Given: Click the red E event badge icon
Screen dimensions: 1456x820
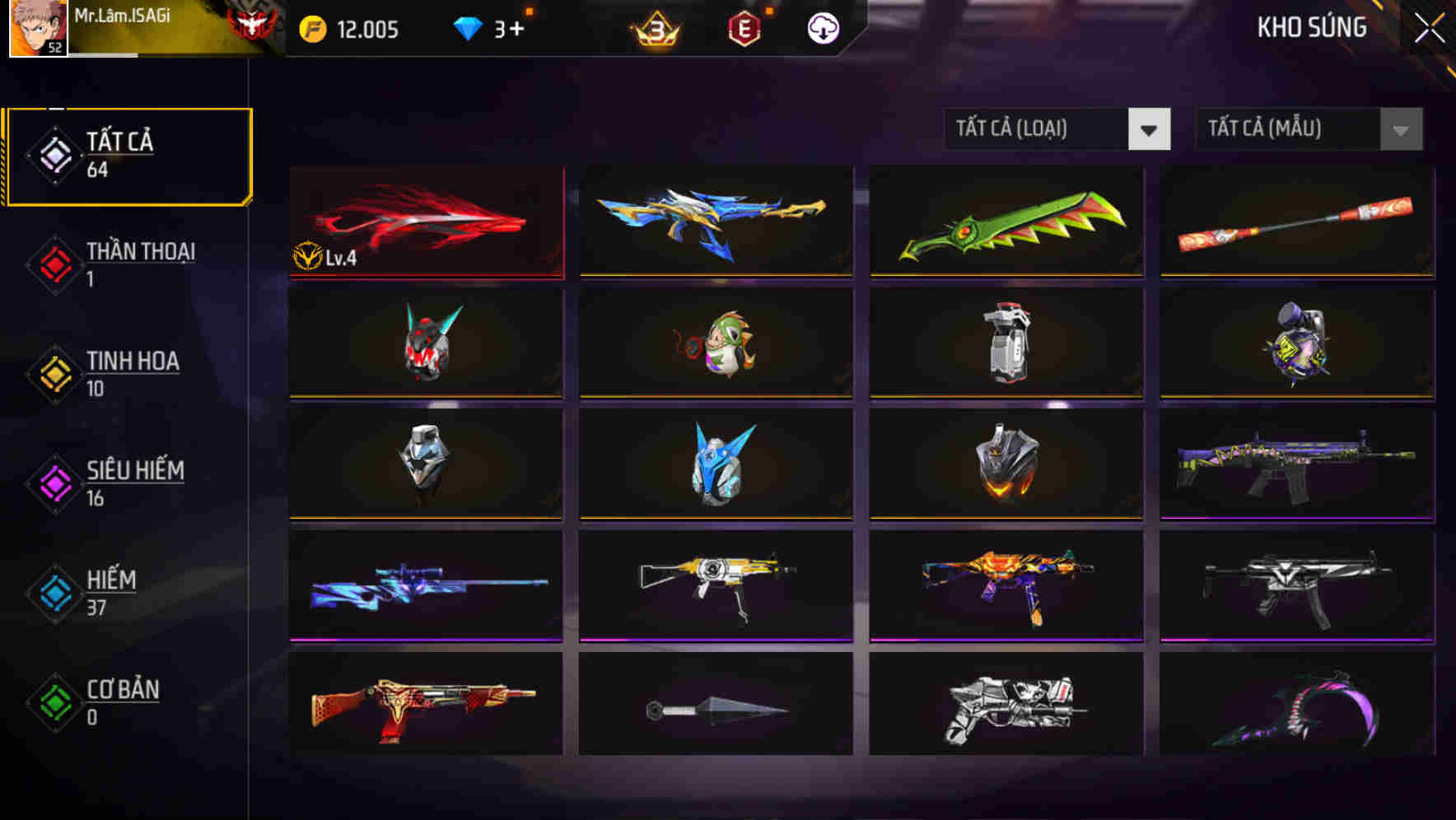Looking at the screenshot, I should [743, 29].
